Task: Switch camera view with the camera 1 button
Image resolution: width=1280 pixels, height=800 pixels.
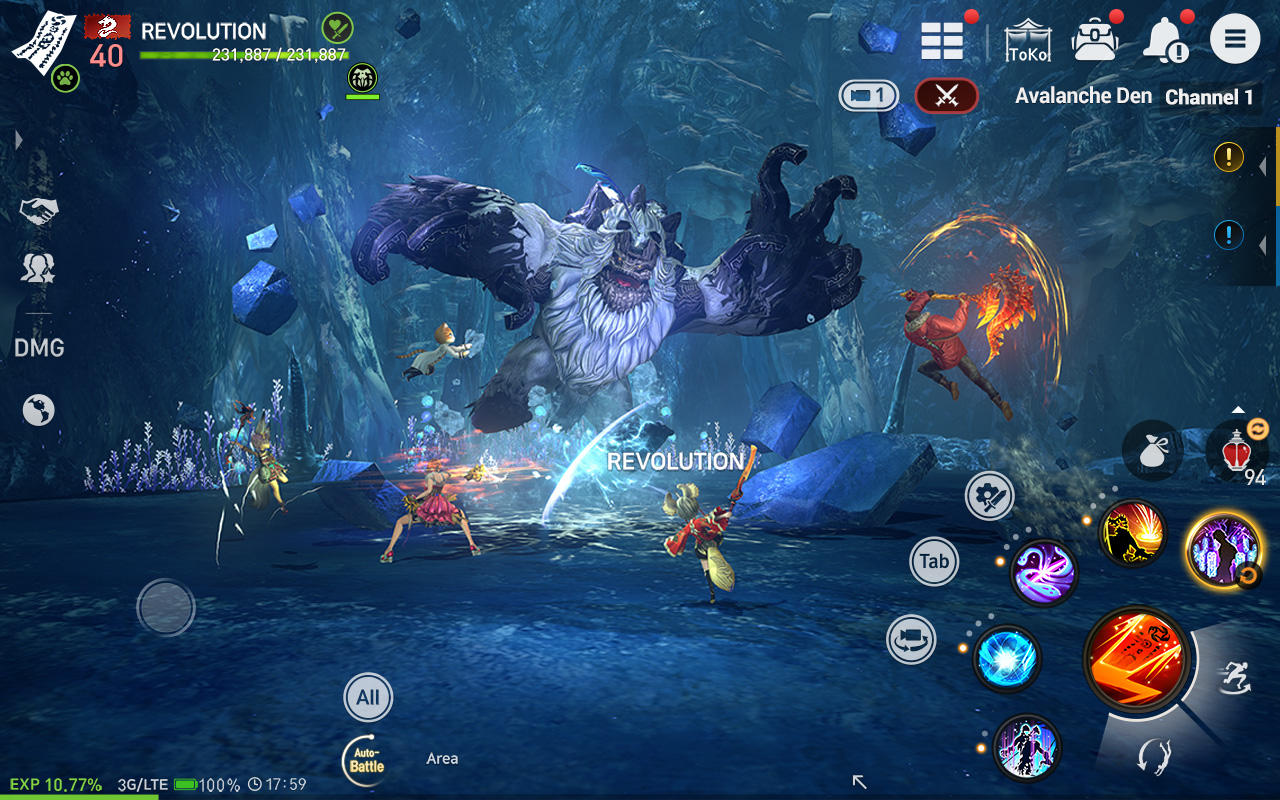Action: coord(867,97)
